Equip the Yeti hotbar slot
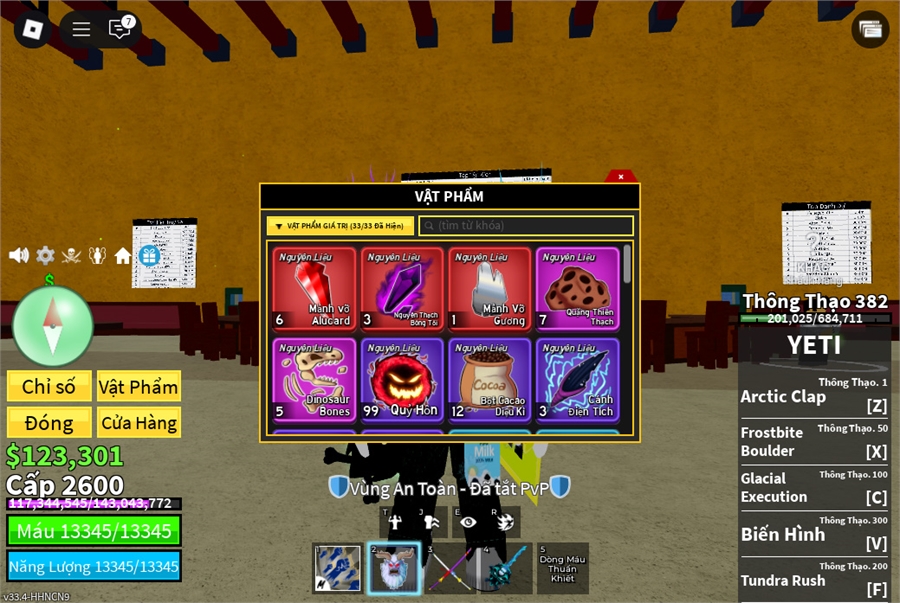Image resolution: width=900 pixels, height=603 pixels. [393, 568]
